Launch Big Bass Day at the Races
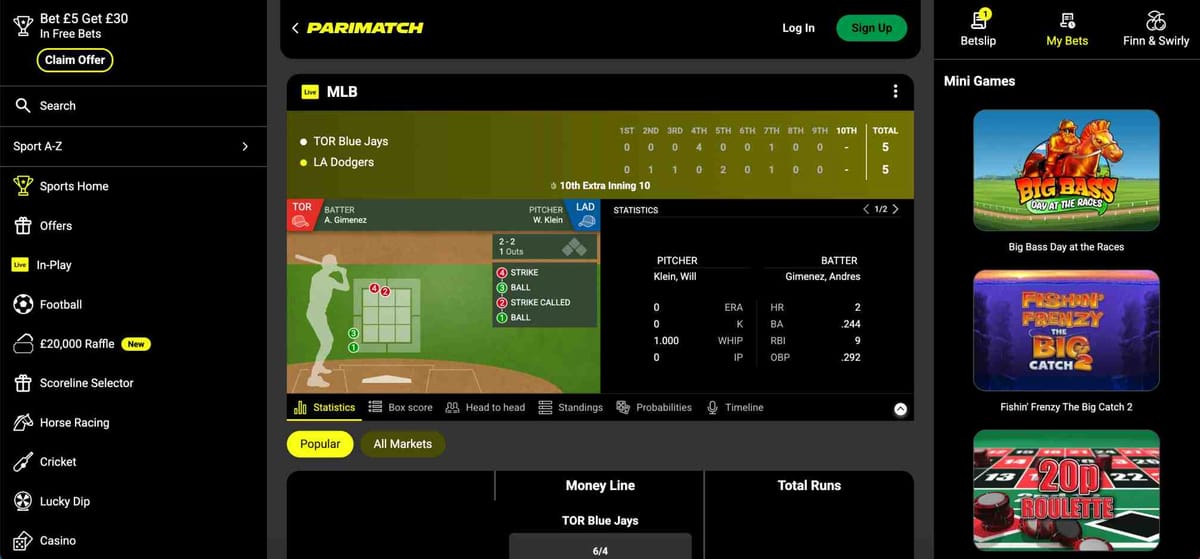 click(1066, 170)
